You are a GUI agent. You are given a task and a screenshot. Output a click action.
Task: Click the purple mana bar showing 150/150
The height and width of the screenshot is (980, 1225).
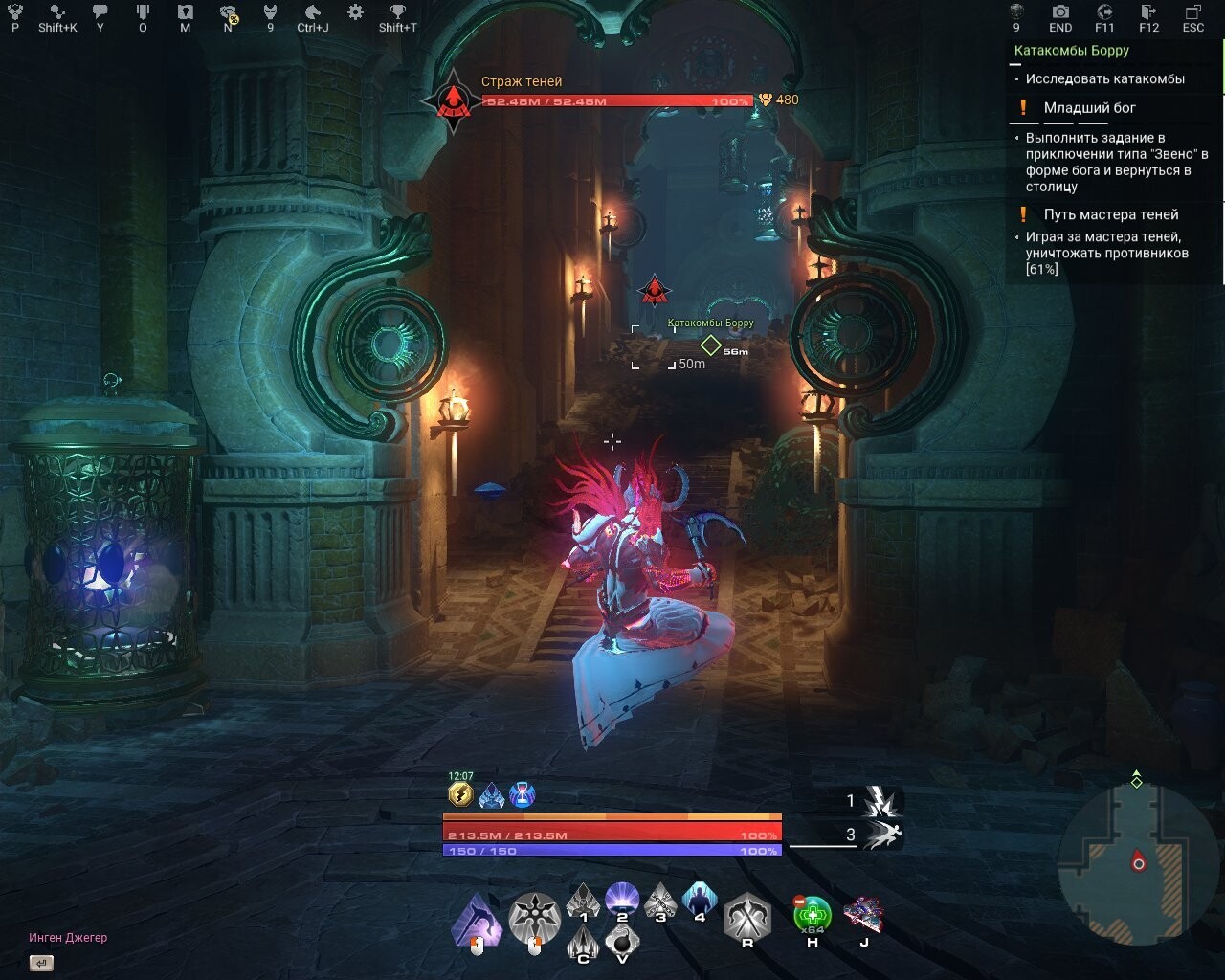[x=609, y=851]
